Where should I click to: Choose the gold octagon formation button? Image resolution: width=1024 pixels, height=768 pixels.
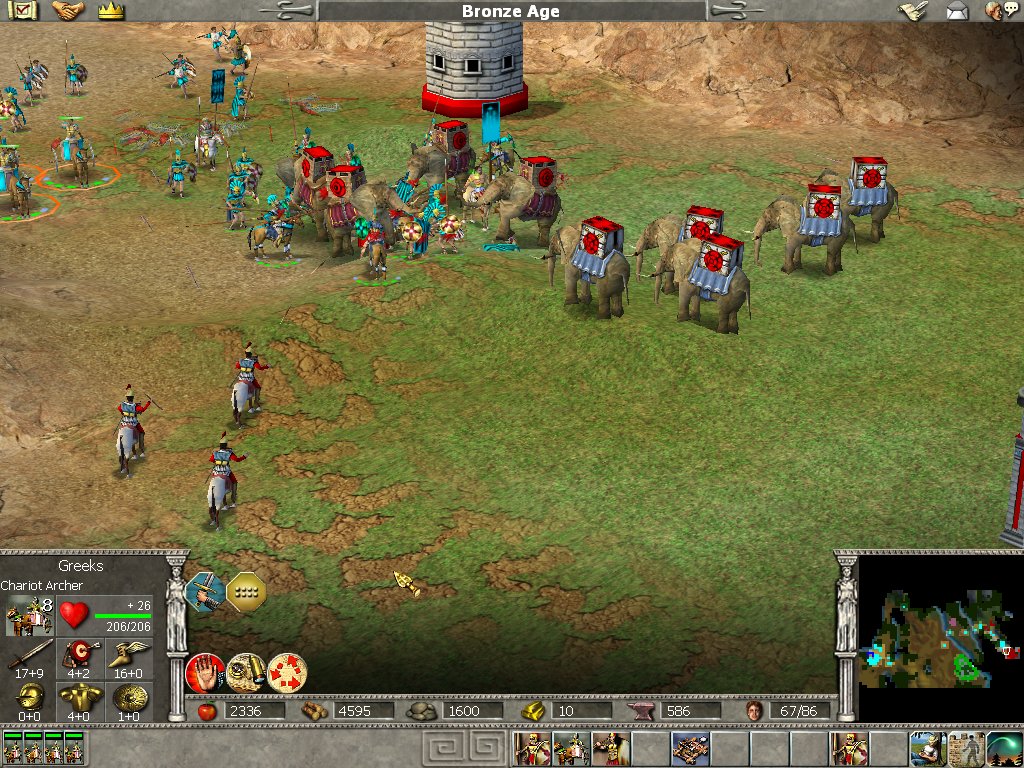pos(246,592)
